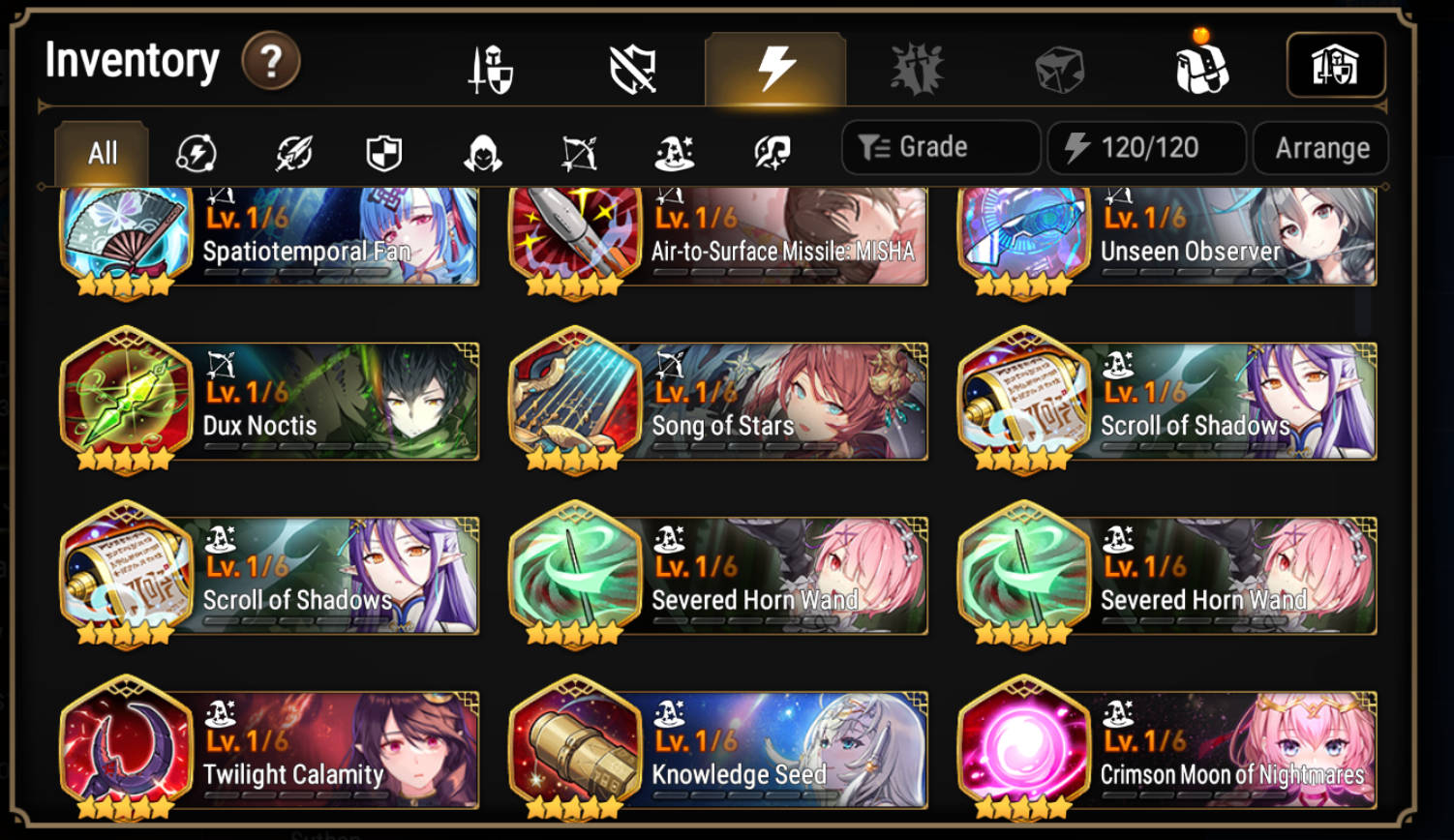Click the 120/120 inventory capacity indicator
Screen dimensions: 1454x840
tap(1146, 147)
